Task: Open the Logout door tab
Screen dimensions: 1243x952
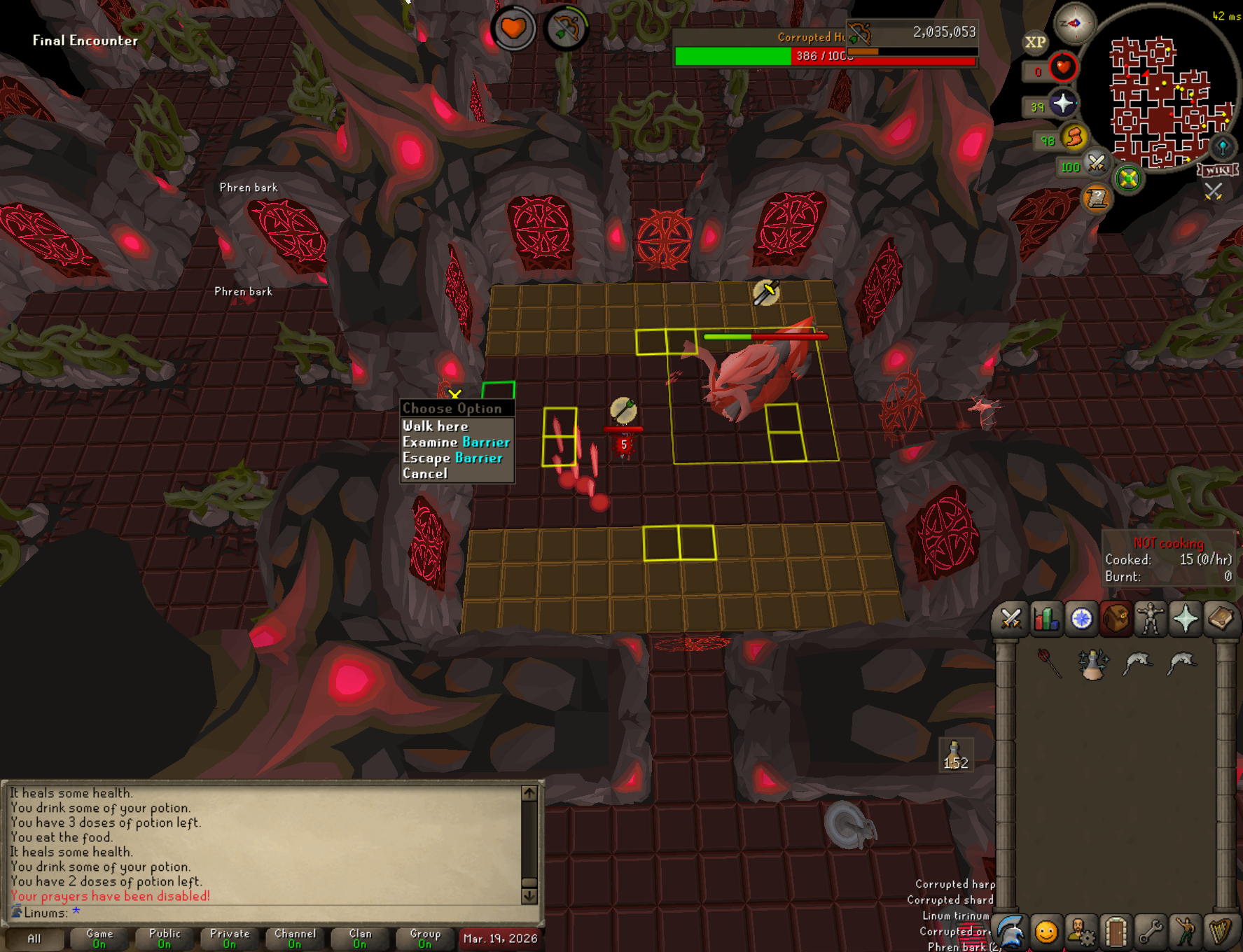Action: 1116,932
